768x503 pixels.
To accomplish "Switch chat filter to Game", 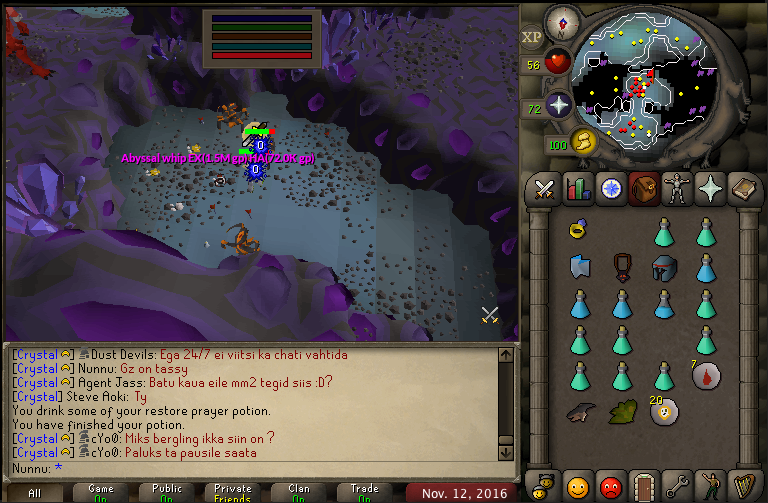I will pyautogui.click(x=101, y=493).
